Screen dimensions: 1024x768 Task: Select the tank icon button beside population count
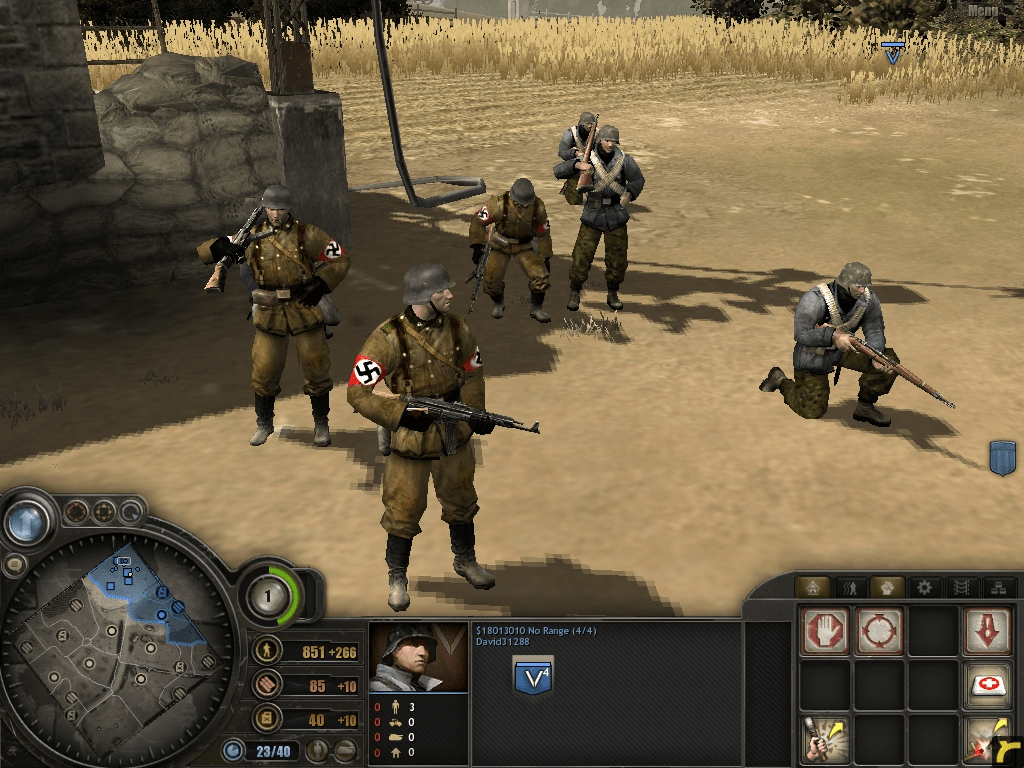pos(346,749)
